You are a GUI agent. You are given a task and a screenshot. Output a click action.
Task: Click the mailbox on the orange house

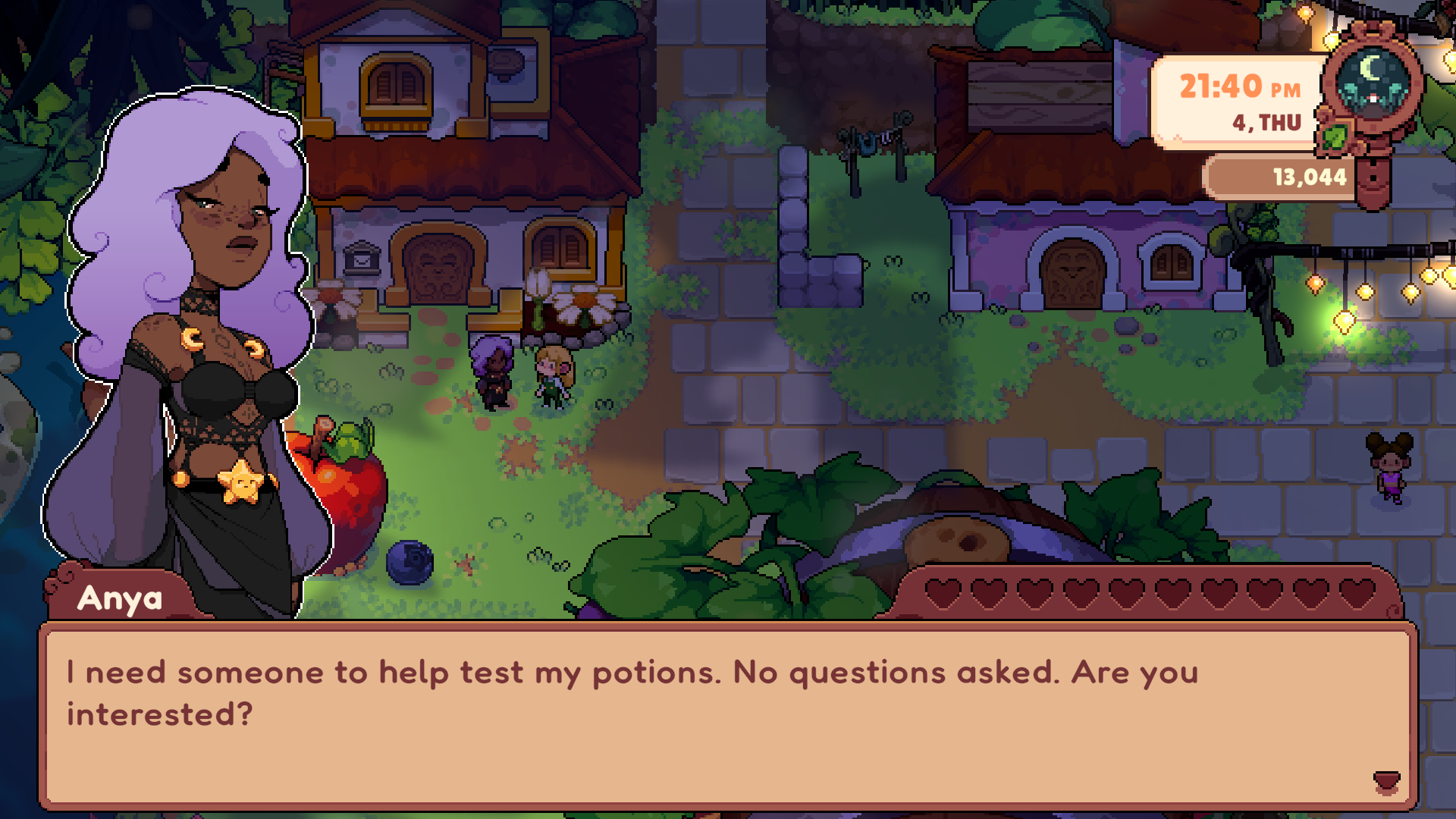[362, 258]
